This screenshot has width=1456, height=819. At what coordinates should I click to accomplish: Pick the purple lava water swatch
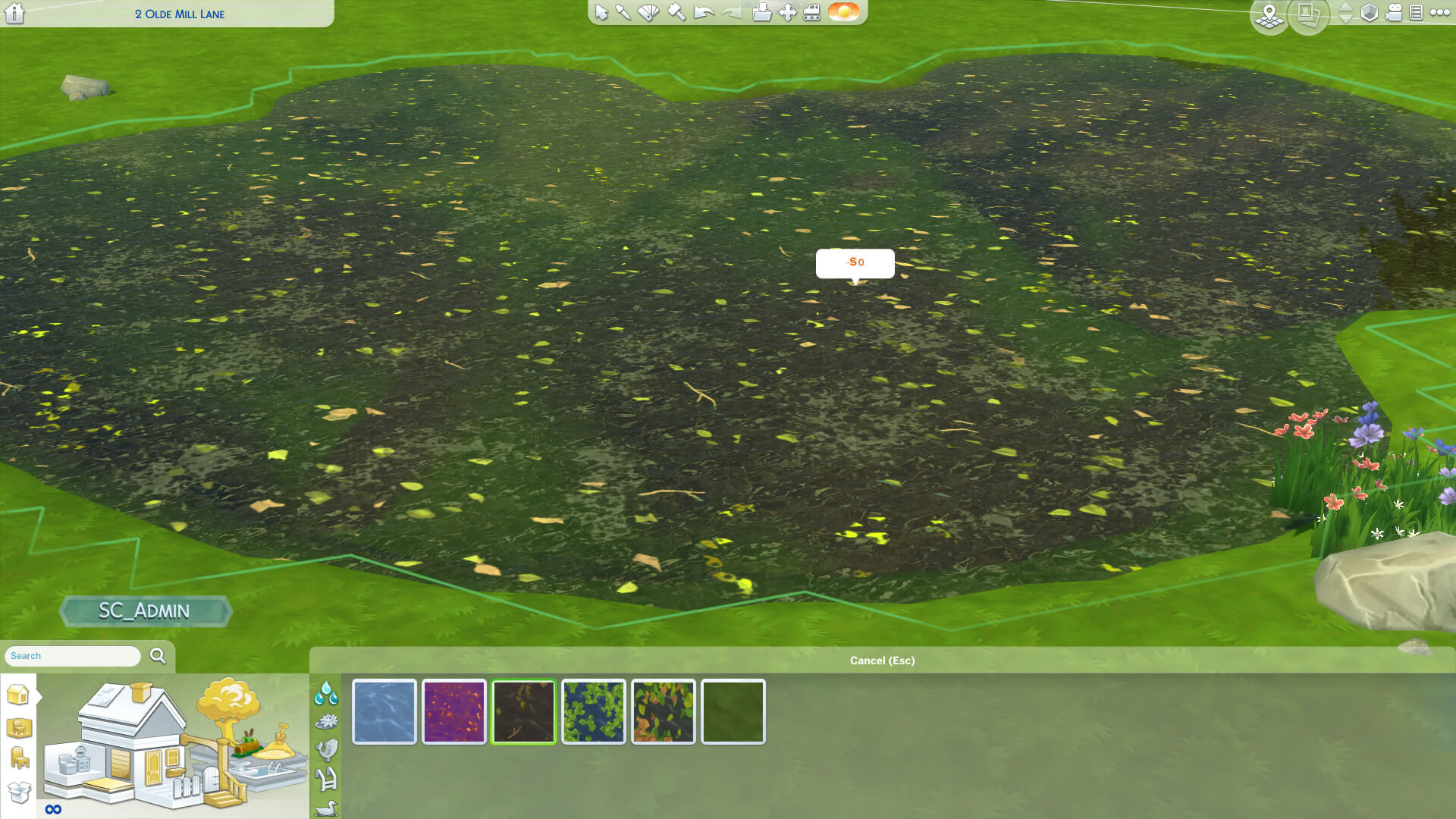point(454,711)
